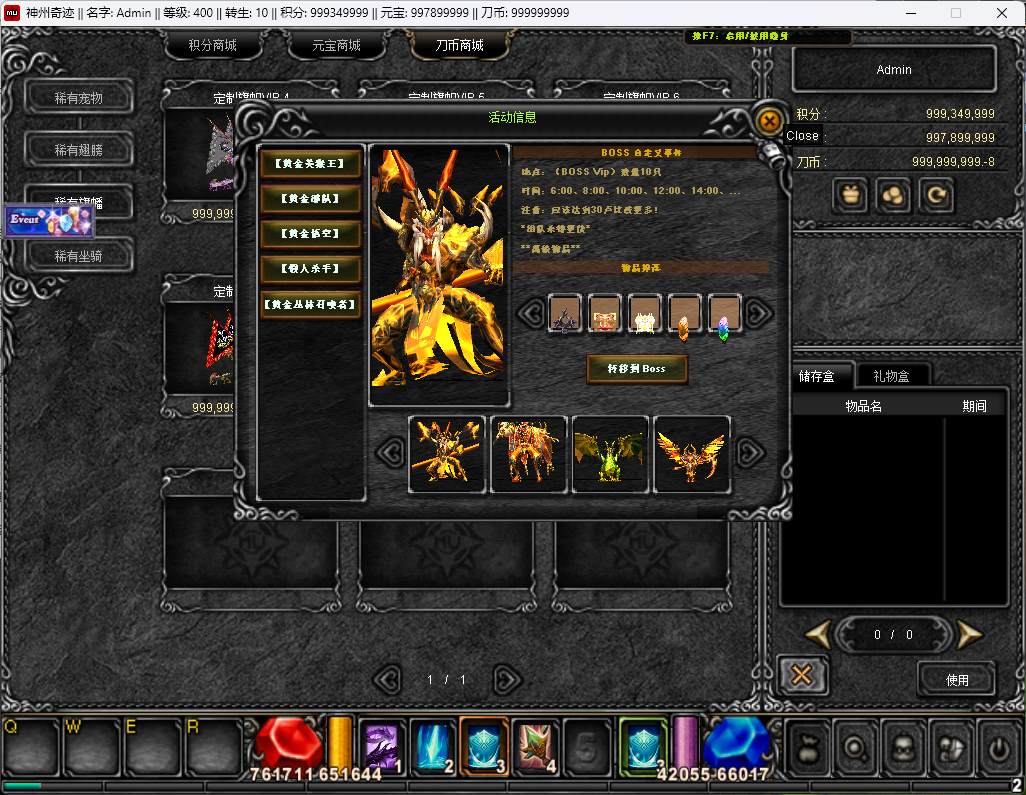Switch to the 积分商城 shop tab
Viewport: 1026px width, 795px height.
tap(212, 46)
